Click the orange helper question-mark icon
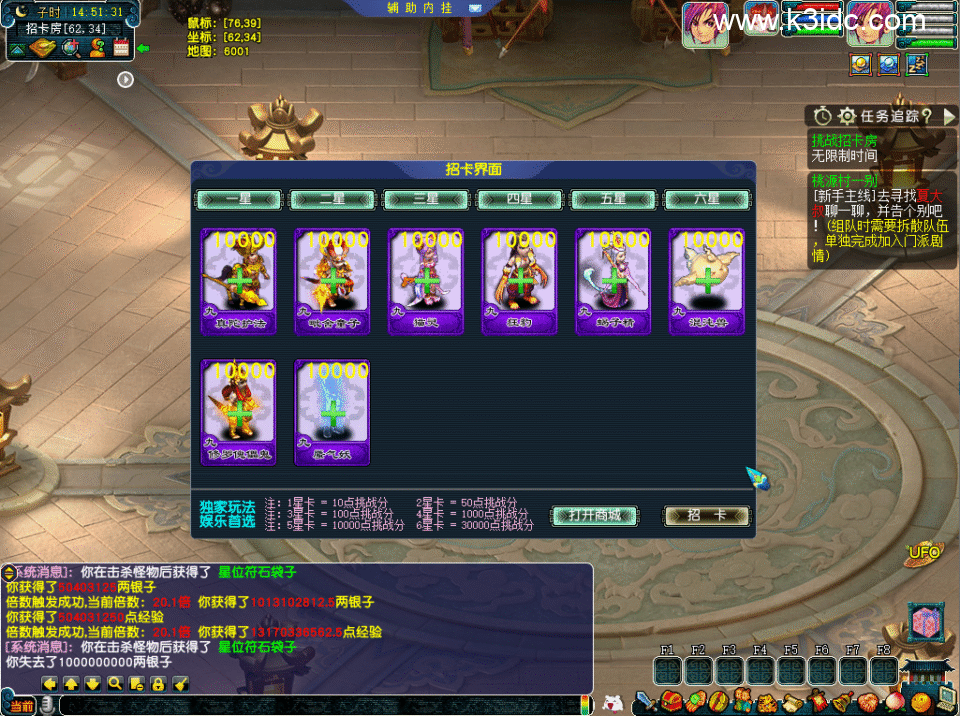Screen dimensions: 960x716 (x=97, y=47)
